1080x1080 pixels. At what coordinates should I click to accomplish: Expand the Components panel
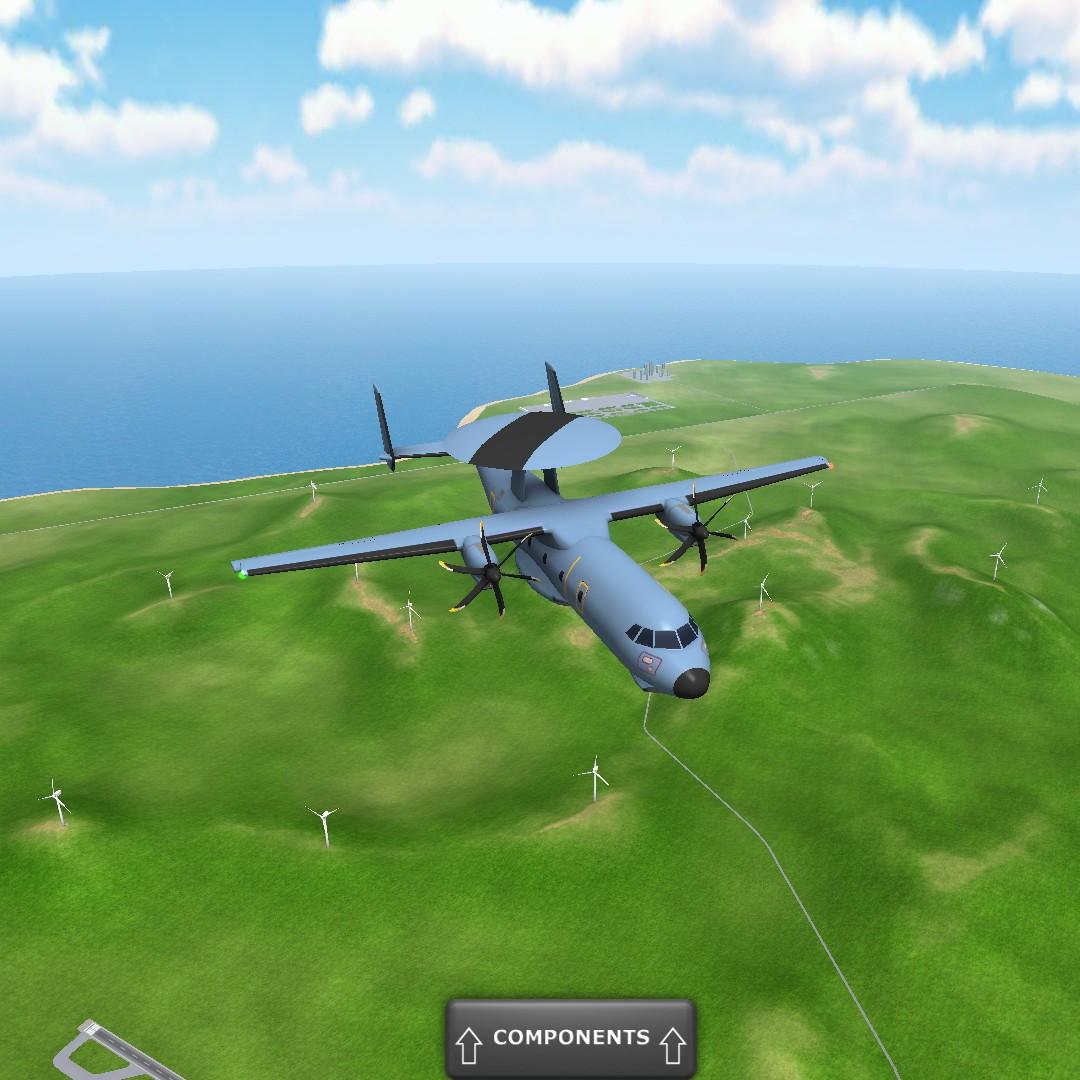point(570,1039)
